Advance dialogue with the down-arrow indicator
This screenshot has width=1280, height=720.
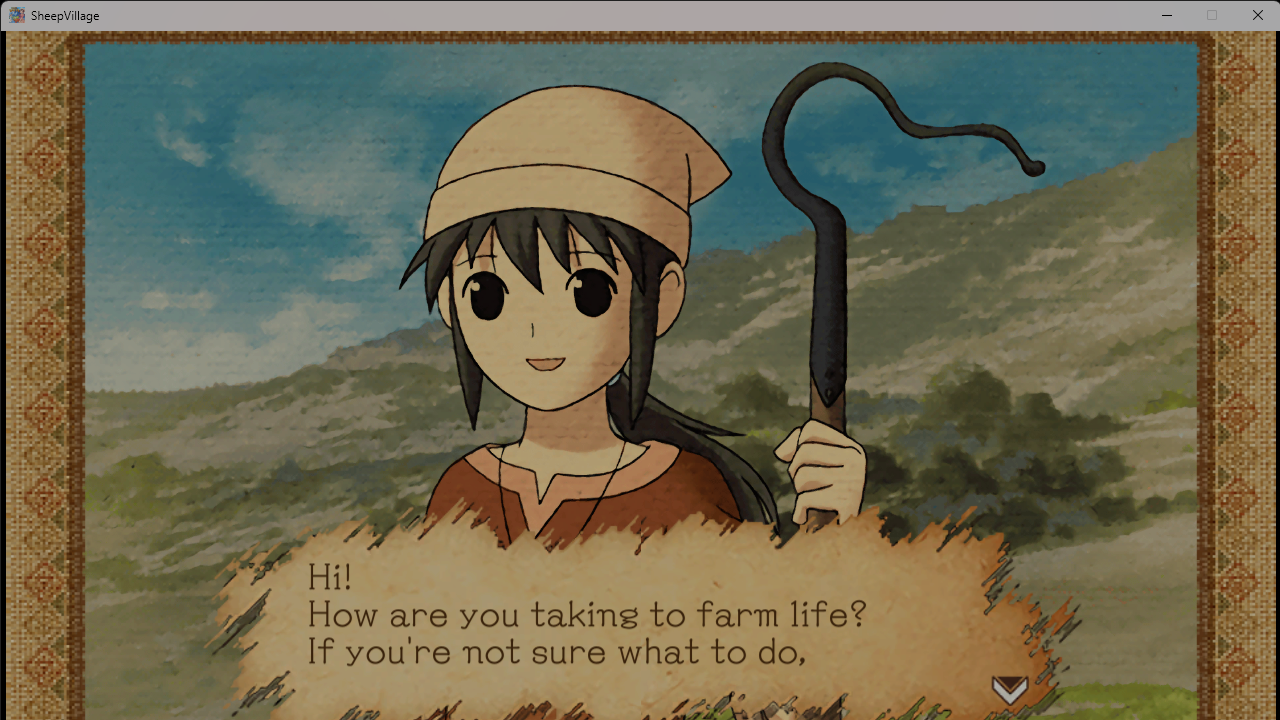[1009, 689]
